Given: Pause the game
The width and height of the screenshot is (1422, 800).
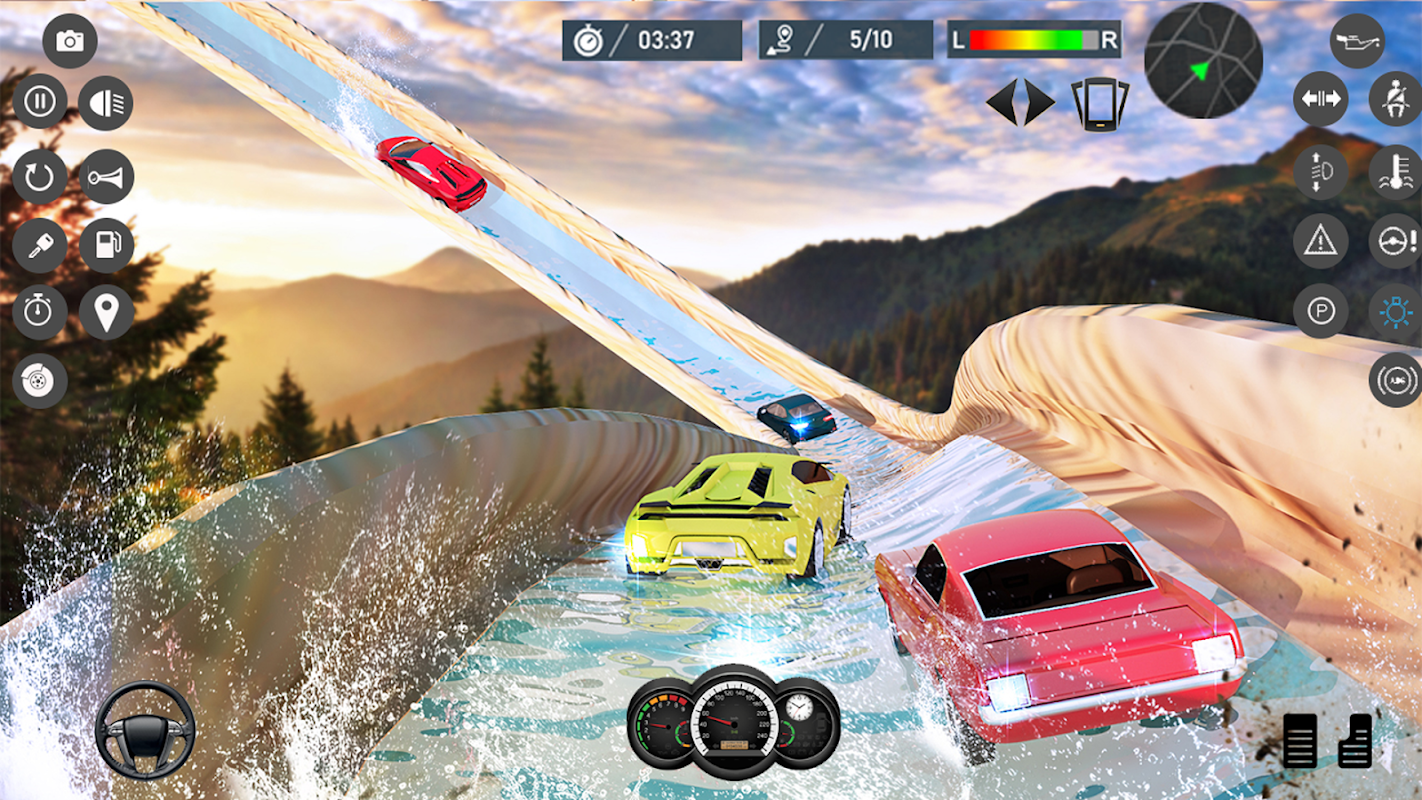Looking at the screenshot, I should pos(40,102).
